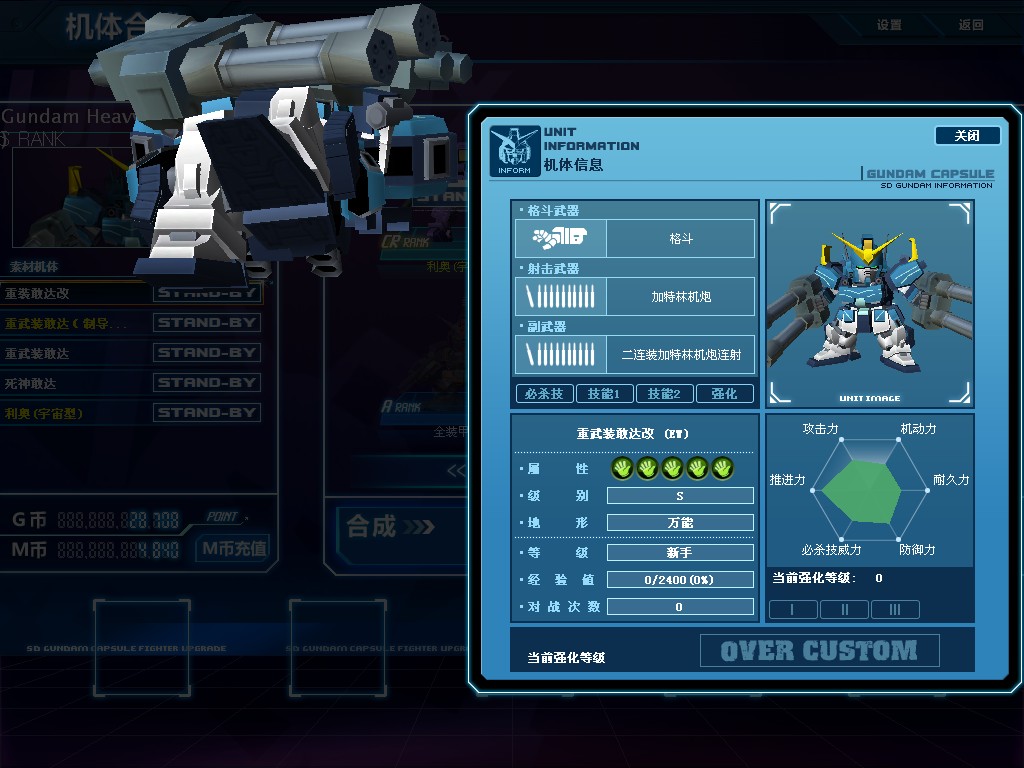Select 重武装敢达 (制导…) material unit row
Screen dimensions: 1024x768
130,323
